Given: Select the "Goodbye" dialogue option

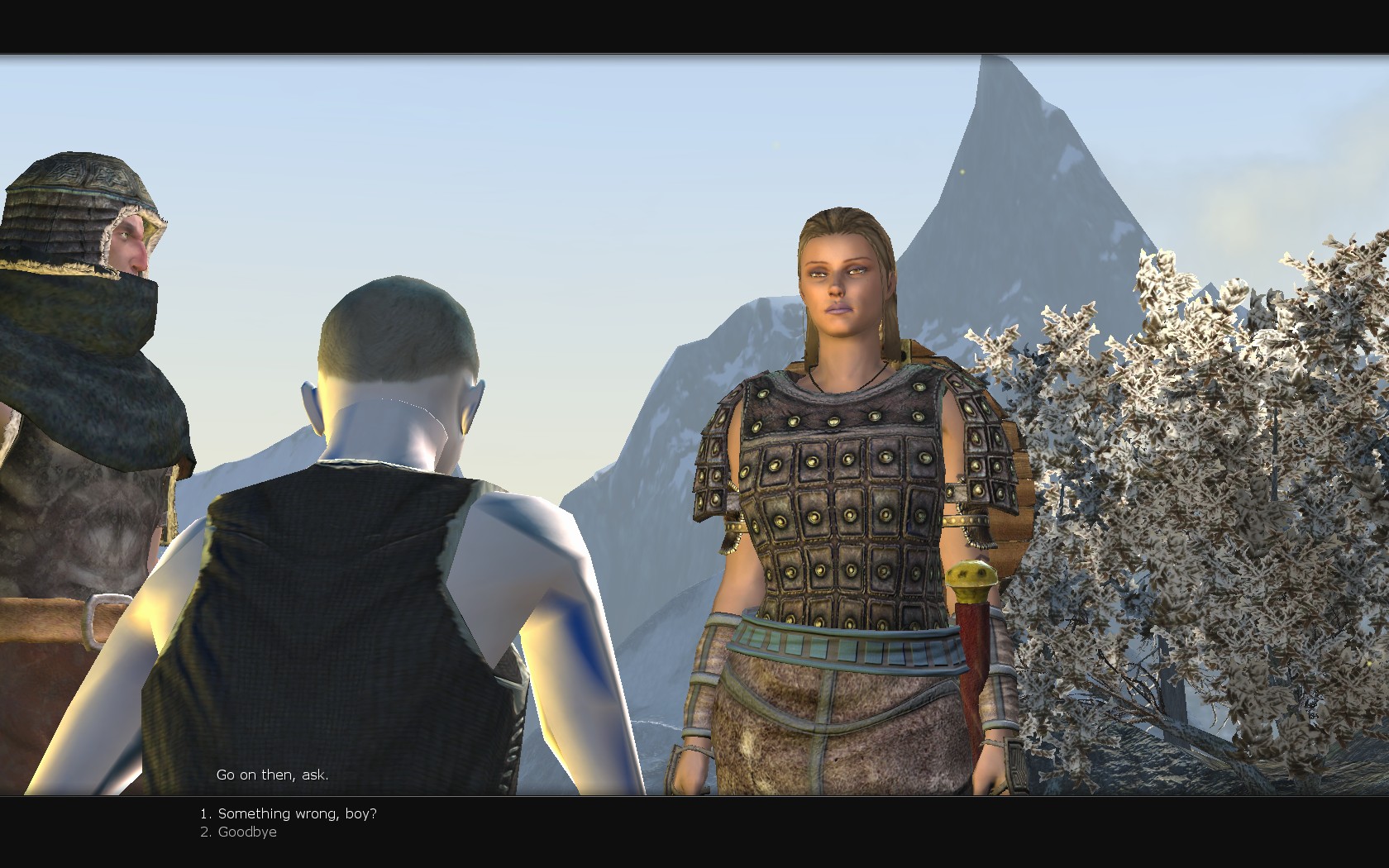Looking at the screenshot, I should pos(246,832).
